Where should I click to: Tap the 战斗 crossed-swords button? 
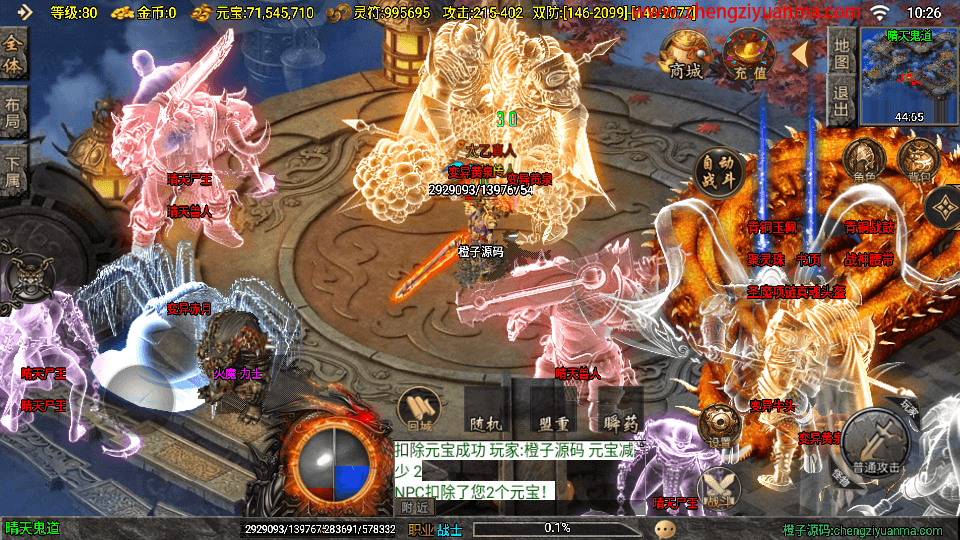[719, 487]
